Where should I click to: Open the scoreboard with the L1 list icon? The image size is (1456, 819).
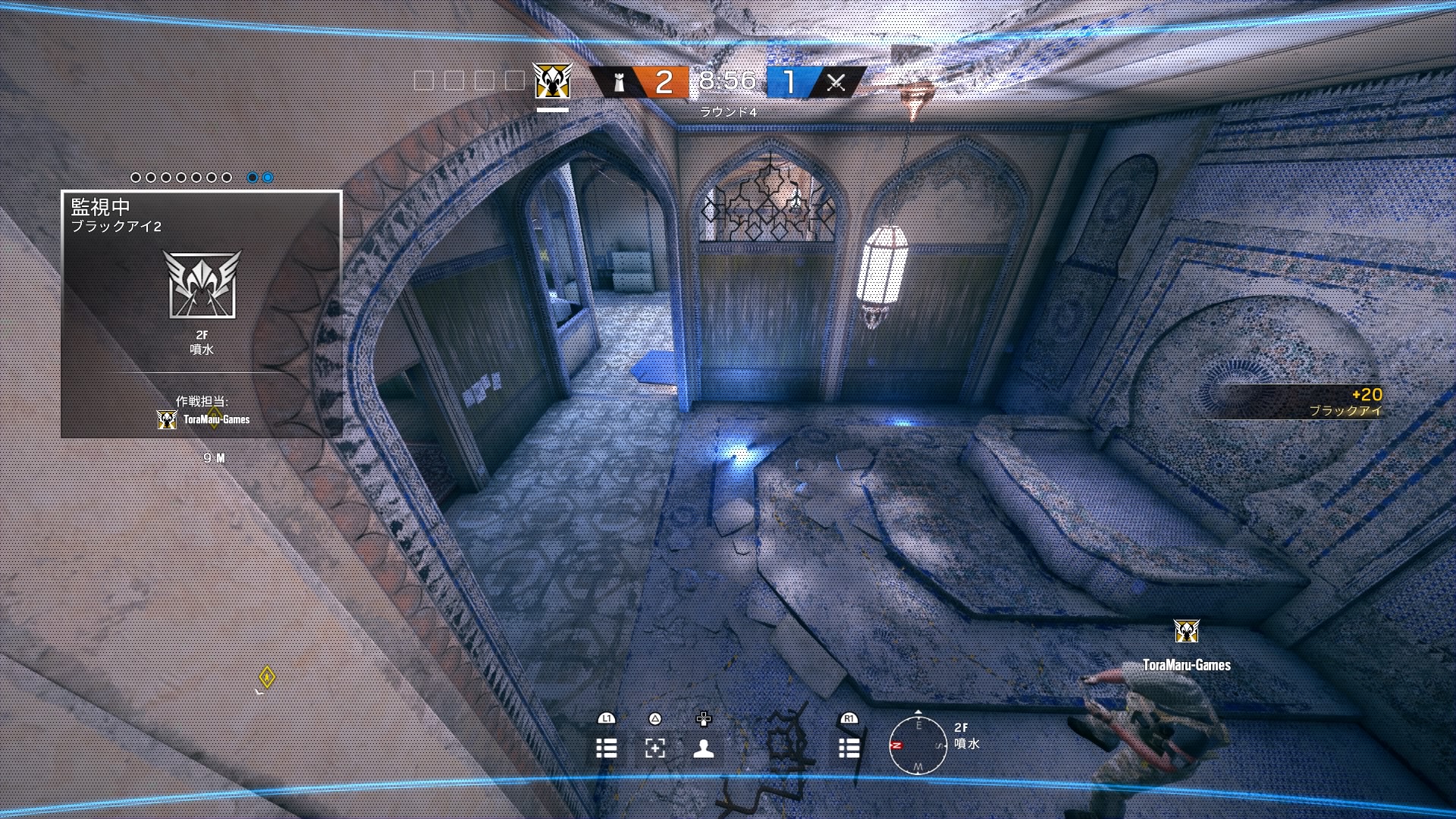(x=607, y=749)
